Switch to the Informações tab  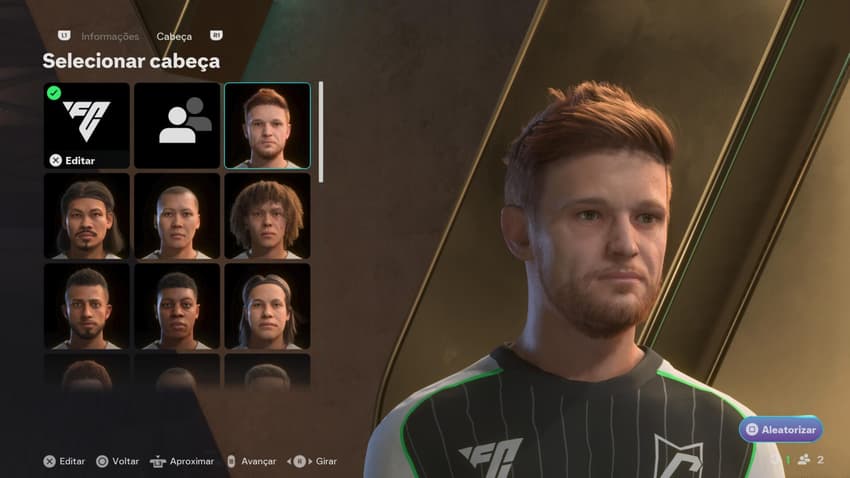click(110, 37)
